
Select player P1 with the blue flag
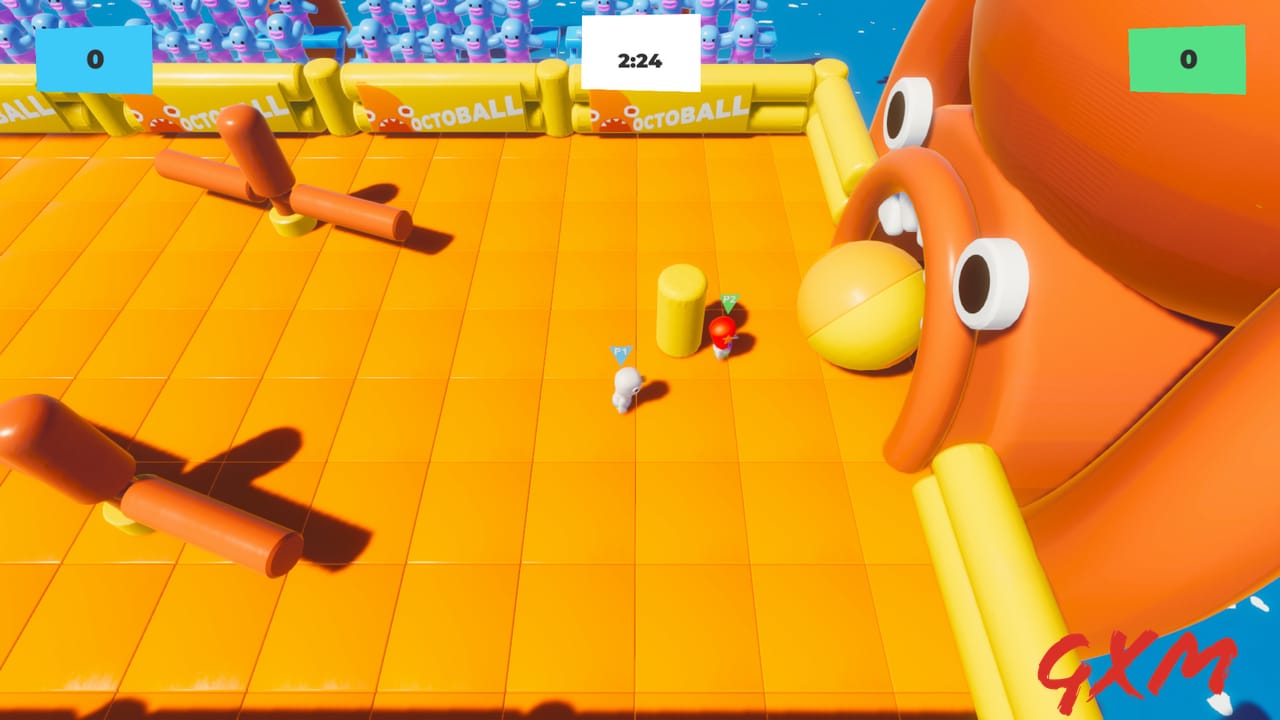point(626,385)
